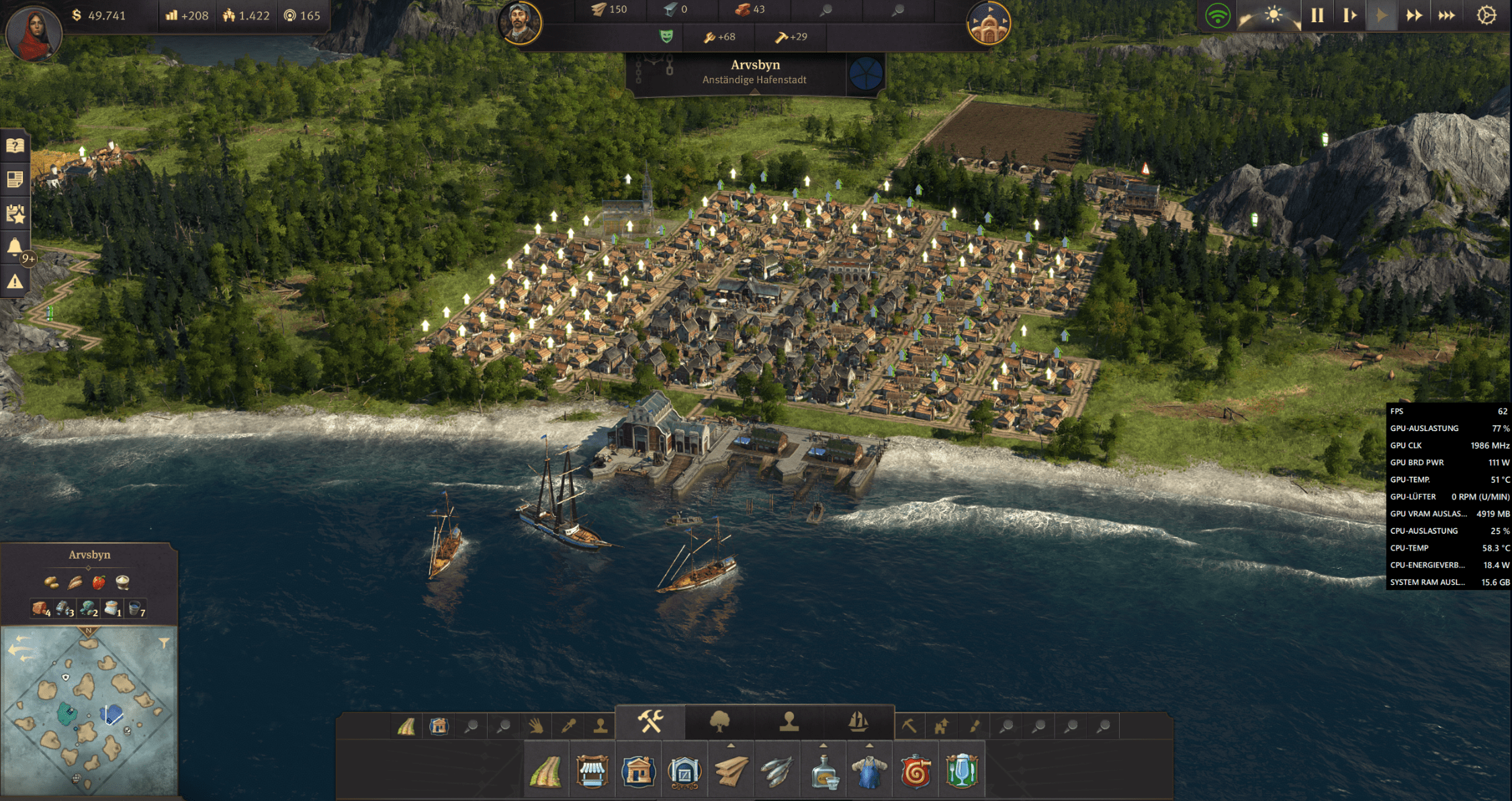
Task: Open the help book with question mark
Action: point(15,146)
